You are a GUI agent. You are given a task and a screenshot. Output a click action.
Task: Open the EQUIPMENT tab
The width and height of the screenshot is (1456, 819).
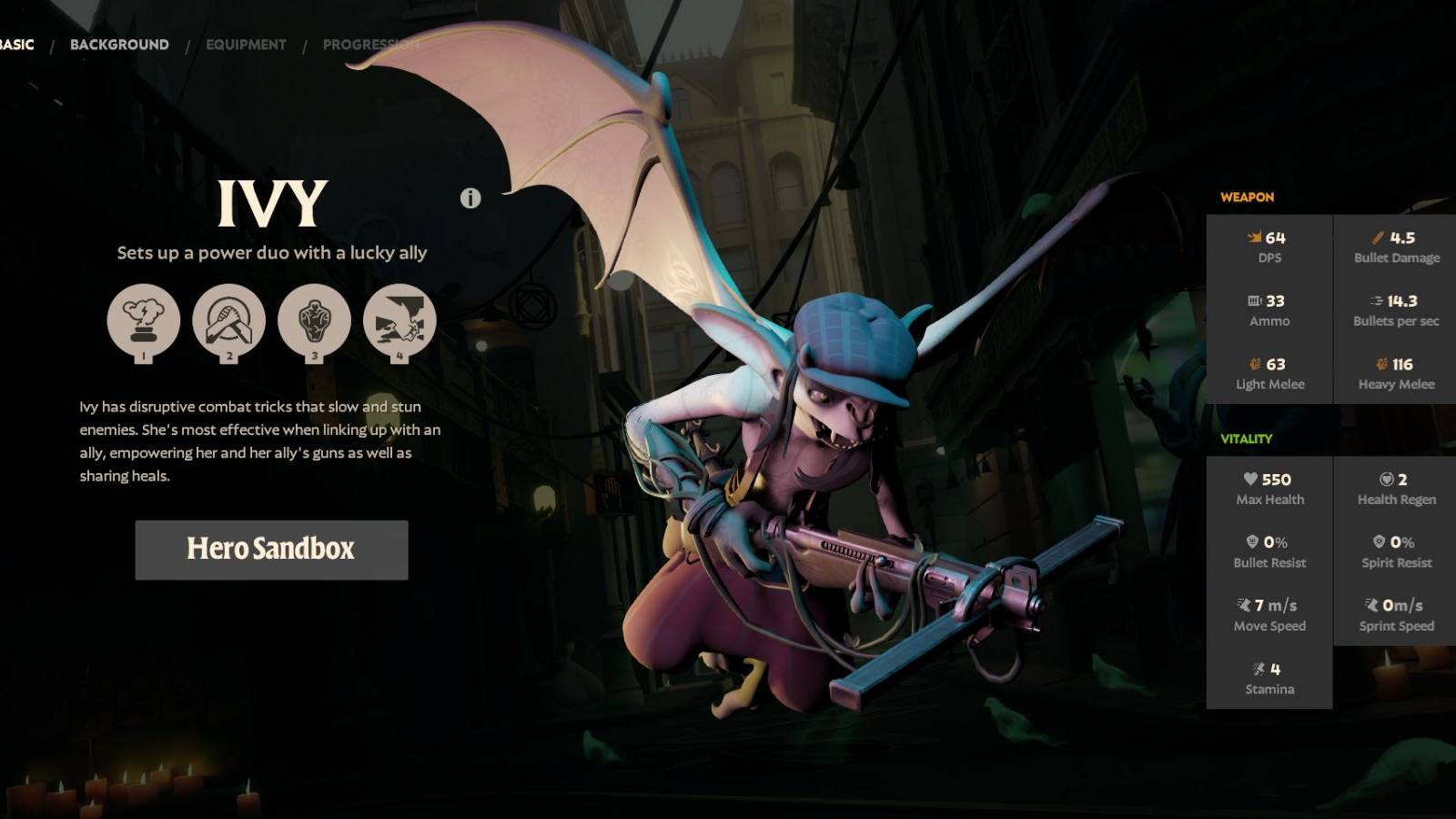point(245,43)
